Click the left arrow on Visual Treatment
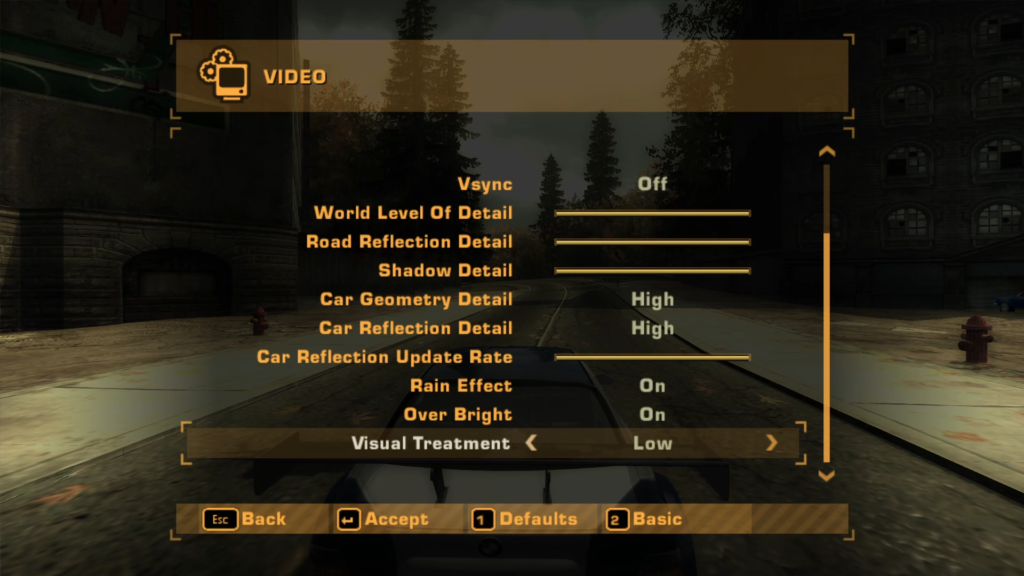The height and width of the screenshot is (576, 1024). 531,443
